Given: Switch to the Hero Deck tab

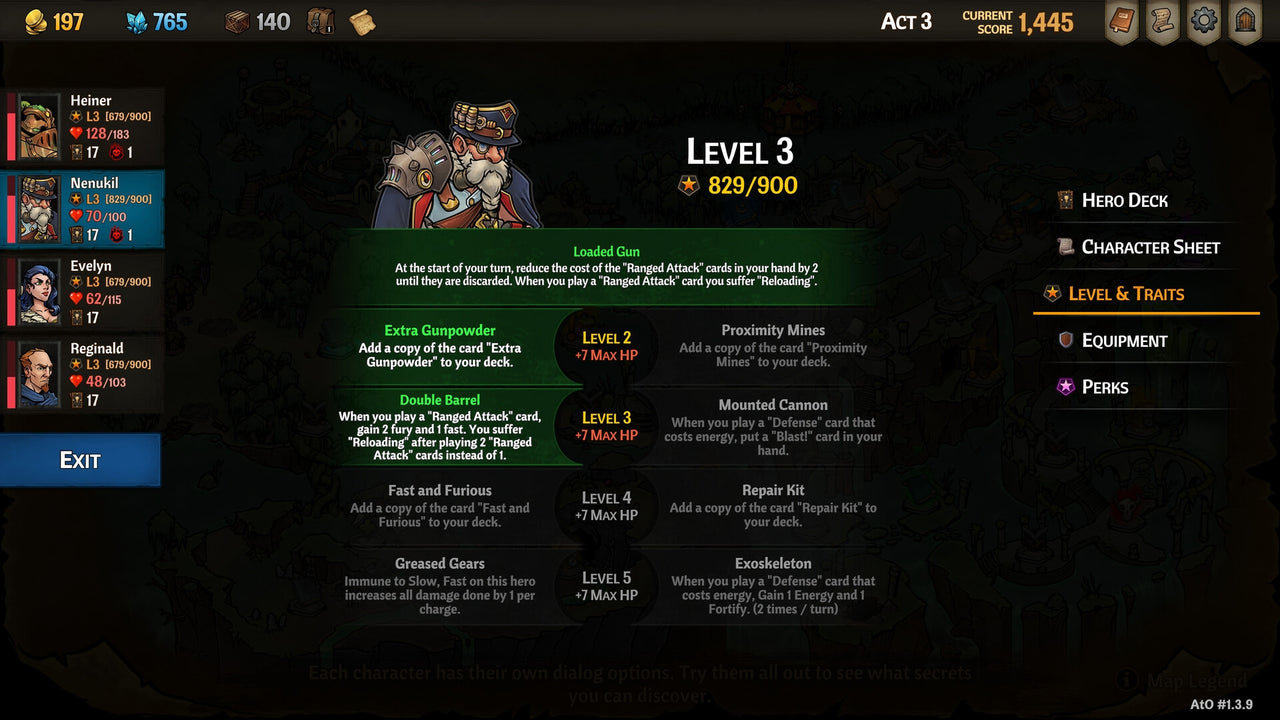Looking at the screenshot, I should 1124,200.
